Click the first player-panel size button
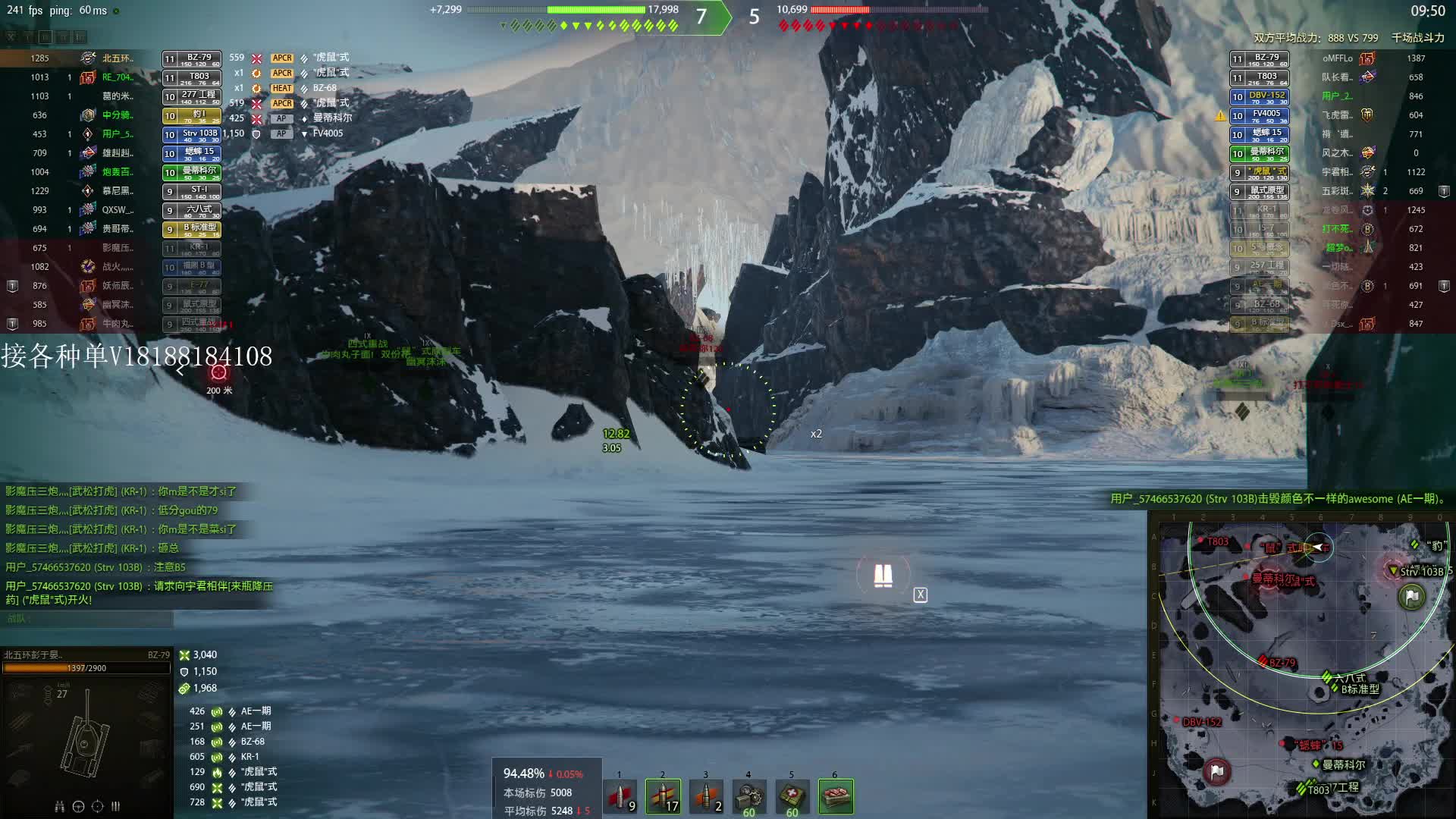Viewport: 1456px width, 819px height. click(x=11, y=36)
